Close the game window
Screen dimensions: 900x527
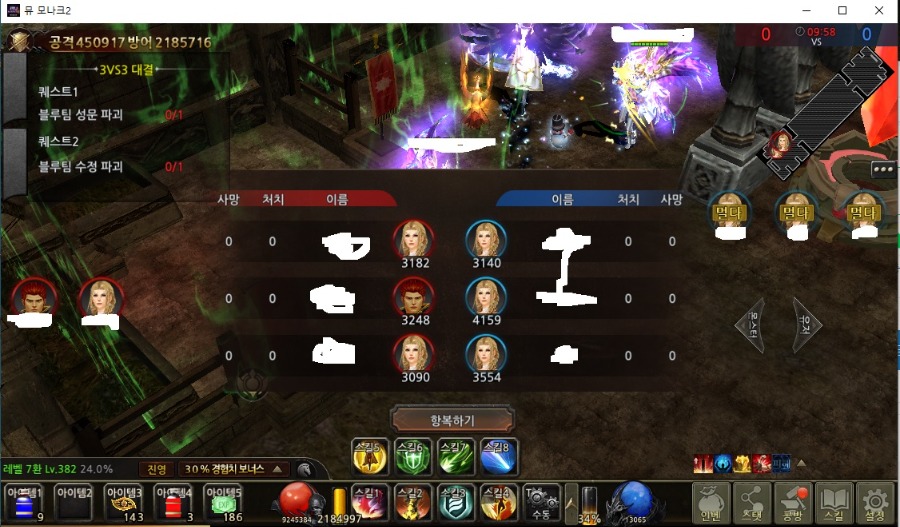pyautogui.click(x=877, y=10)
